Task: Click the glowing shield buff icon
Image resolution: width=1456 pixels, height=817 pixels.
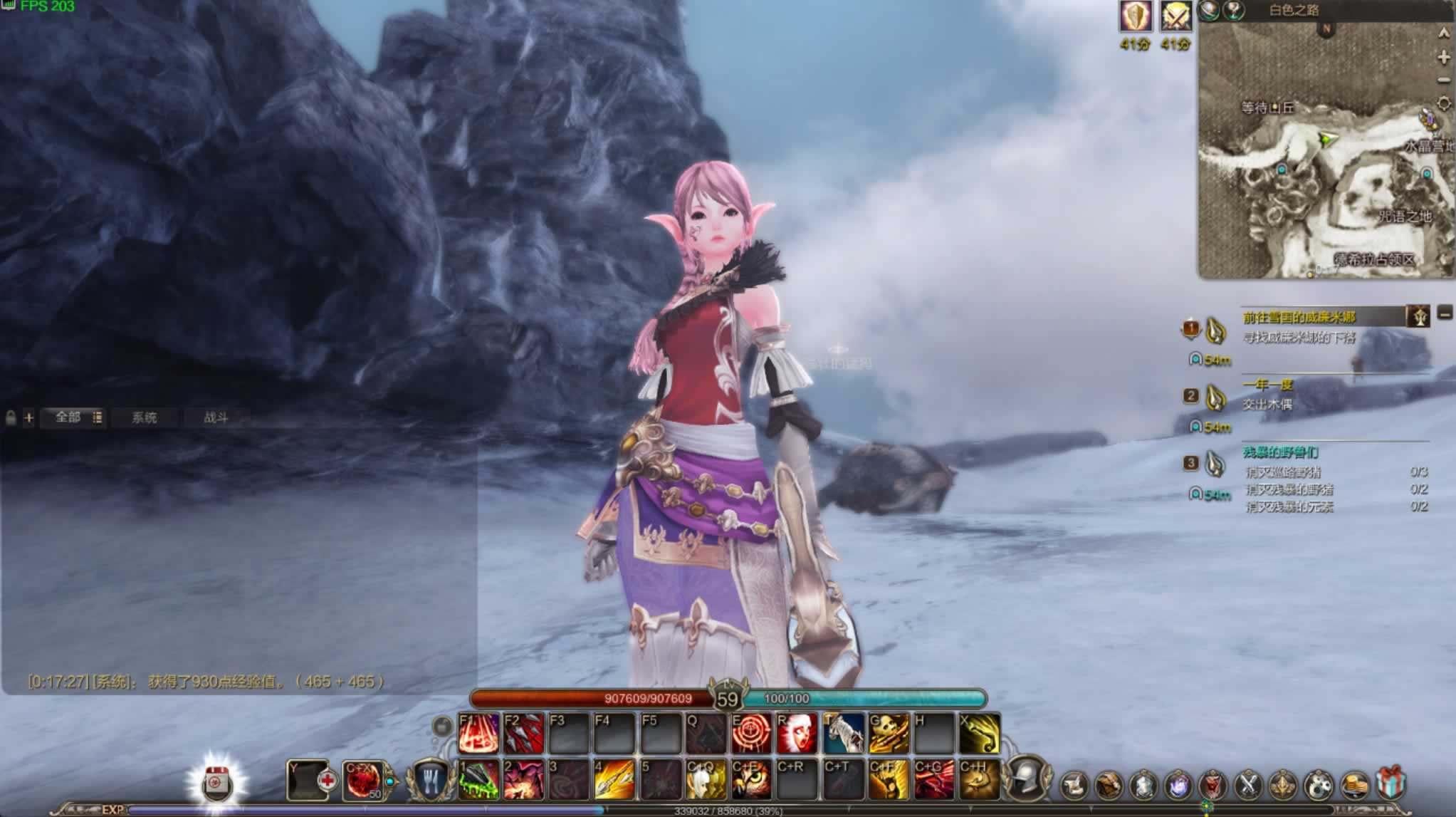Action: (1136, 16)
